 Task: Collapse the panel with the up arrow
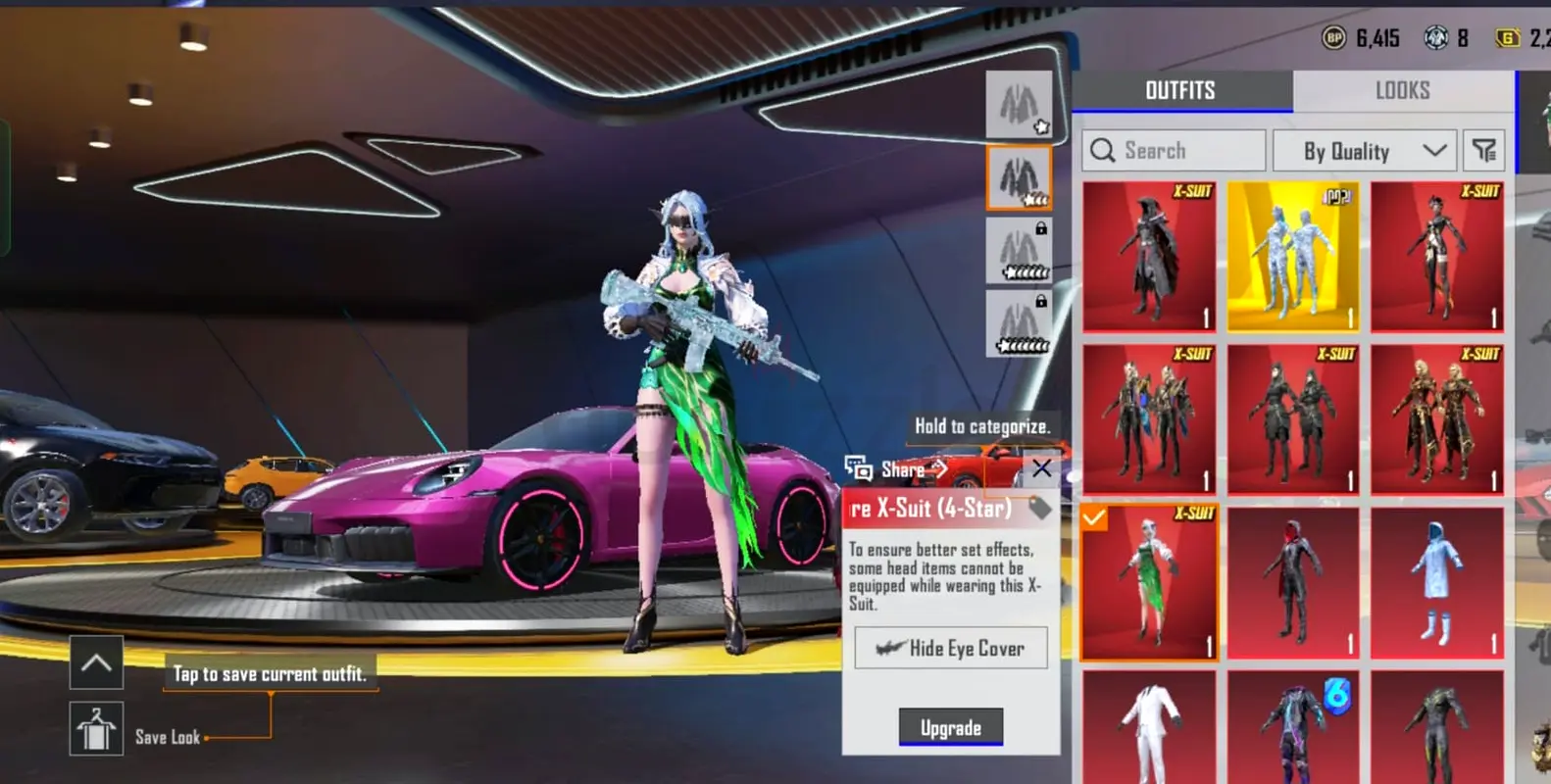[96, 662]
